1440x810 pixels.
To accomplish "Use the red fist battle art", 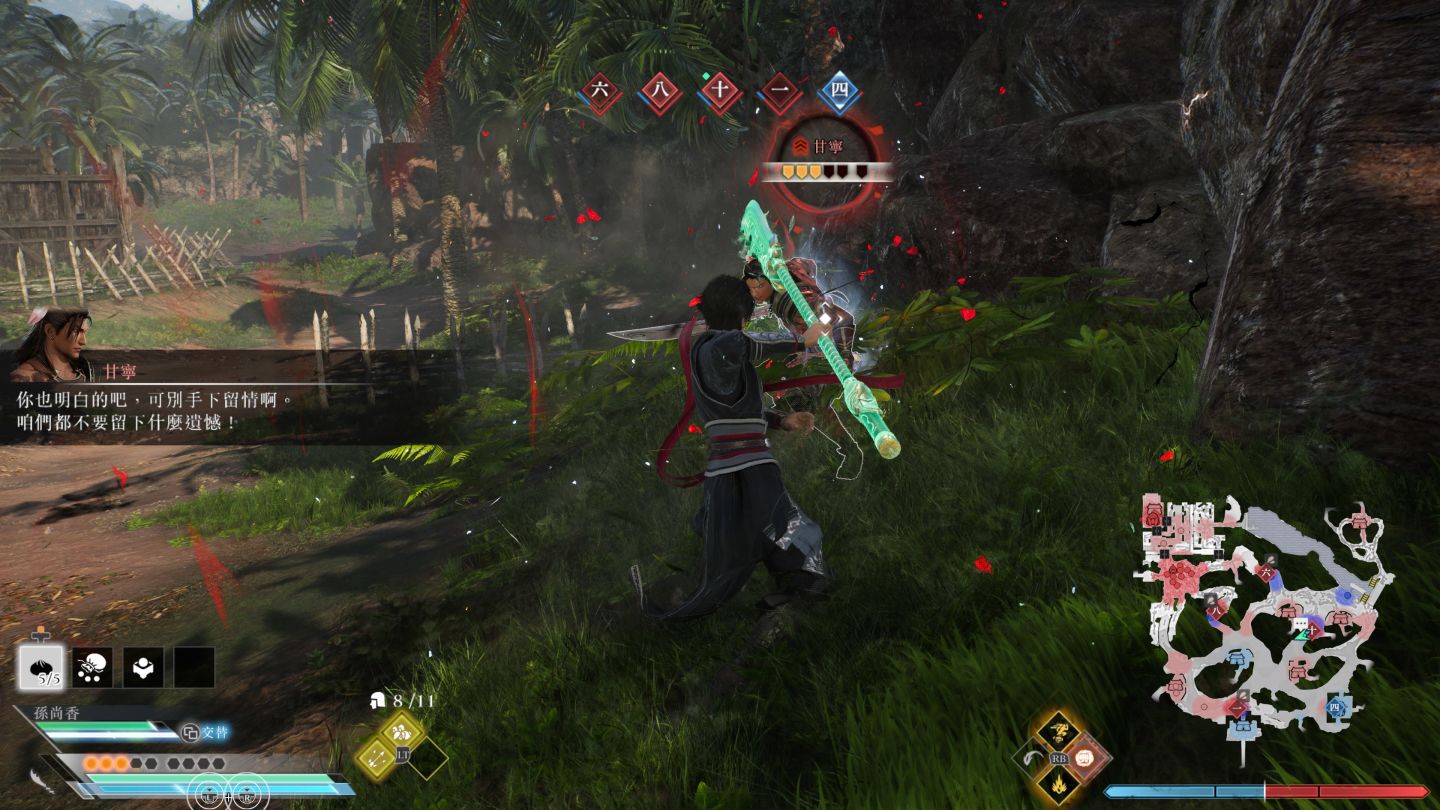I will coord(1084,757).
